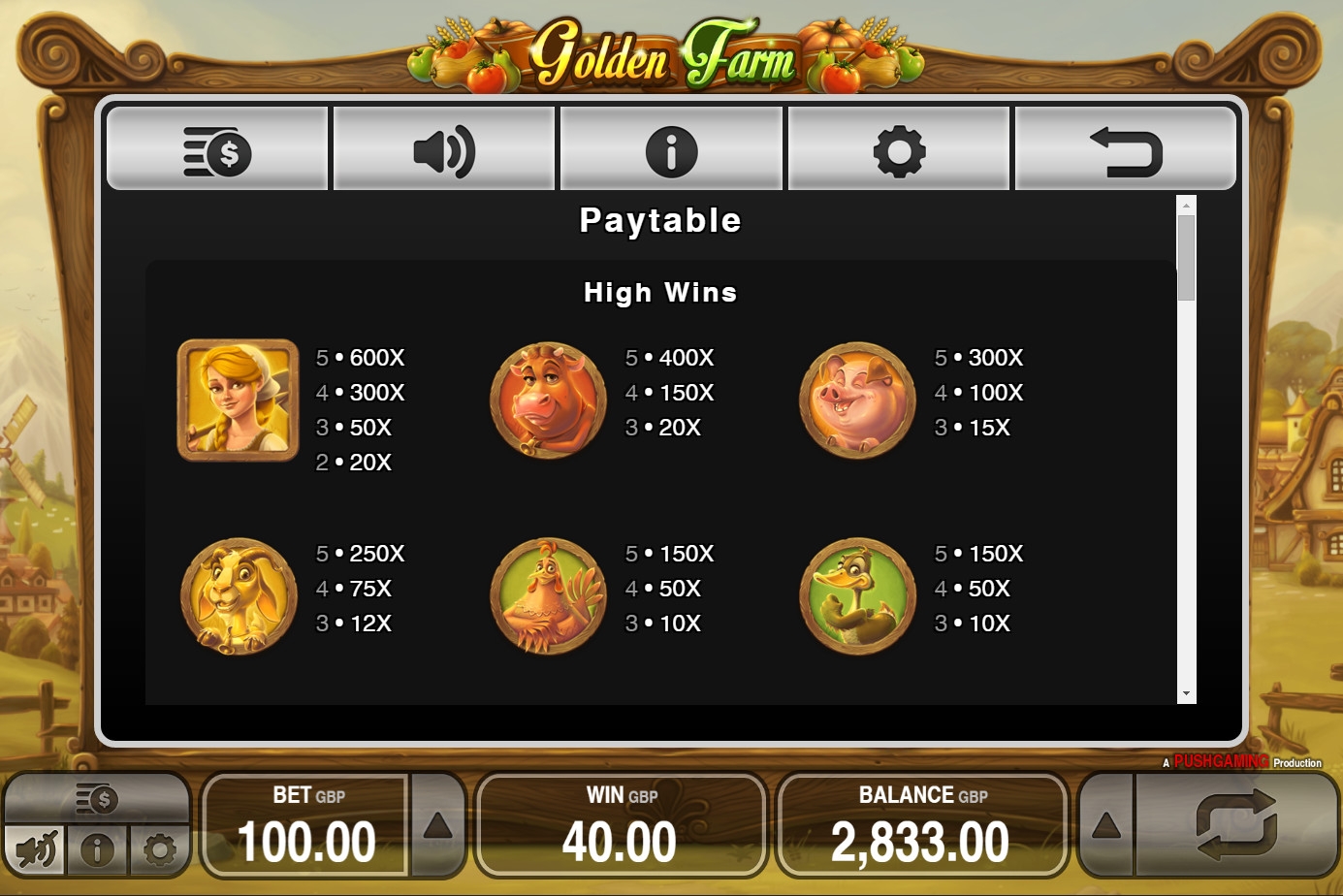Viewport: 1343px width, 896px height.
Task: Switch to the large speaker sound tab
Action: (444, 149)
